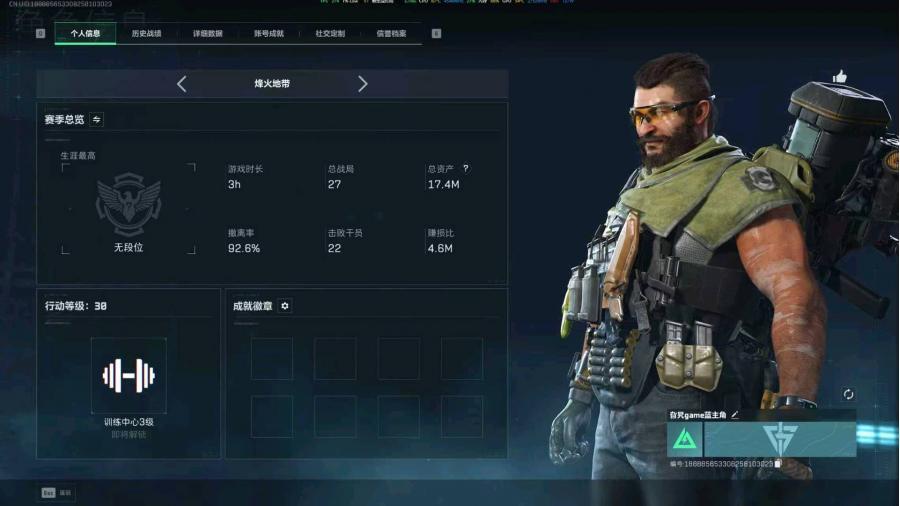
Task: Select the 个人信息 tab
Action: pos(85,34)
